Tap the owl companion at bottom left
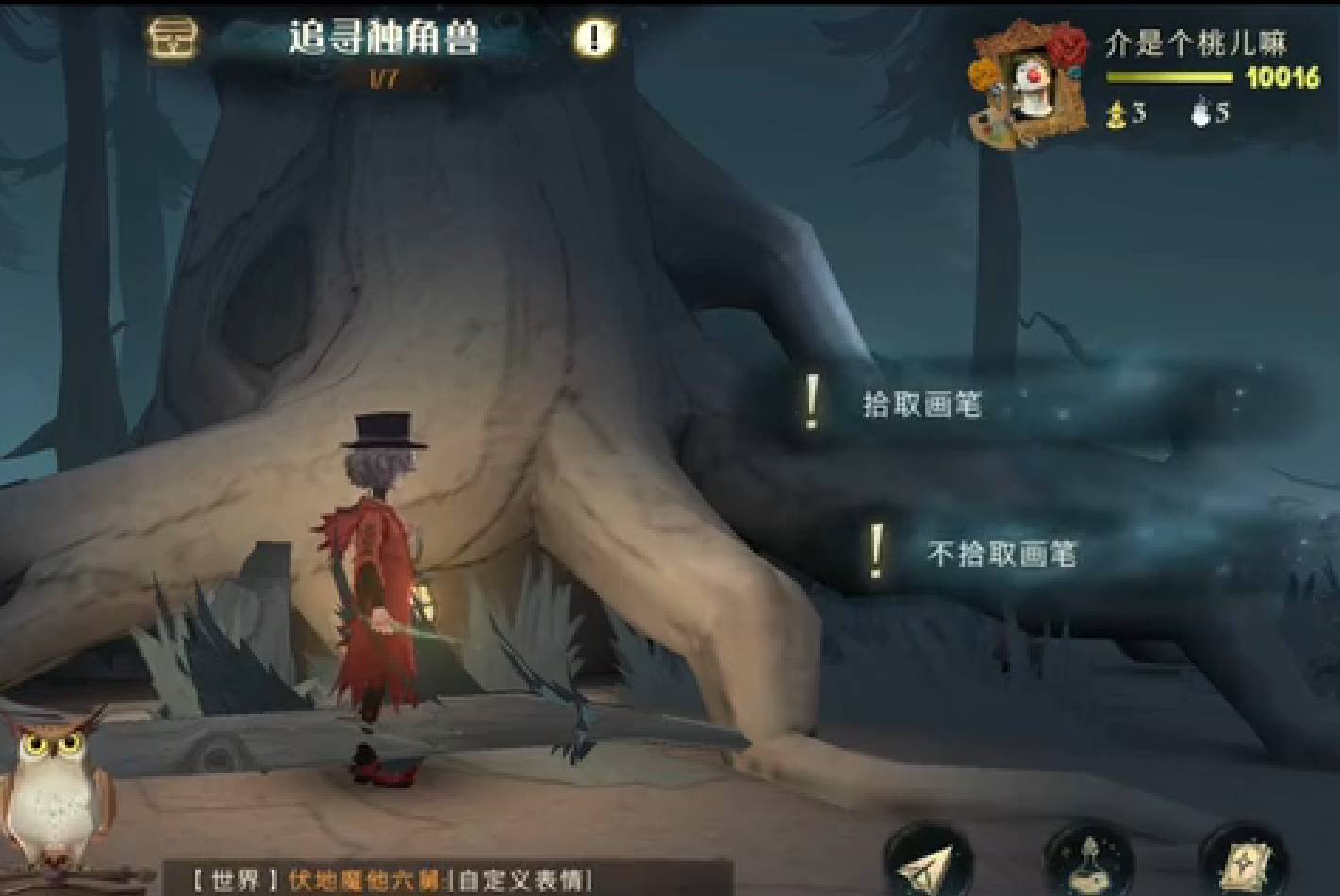1340x896 pixels. pyautogui.click(x=52, y=802)
